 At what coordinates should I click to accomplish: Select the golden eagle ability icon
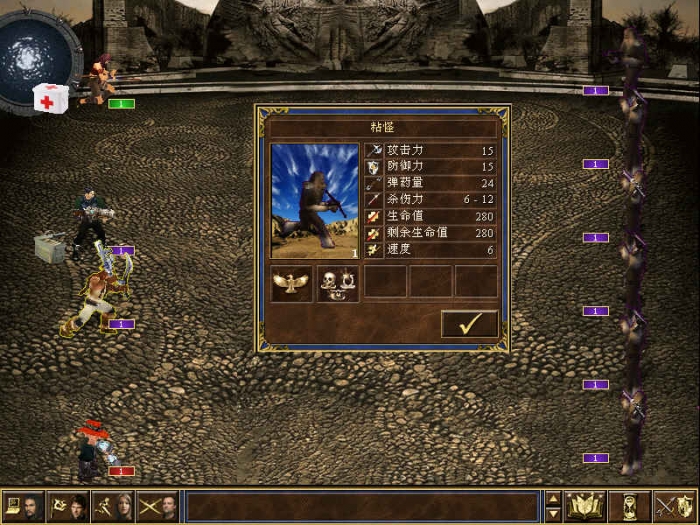point(292,283)
